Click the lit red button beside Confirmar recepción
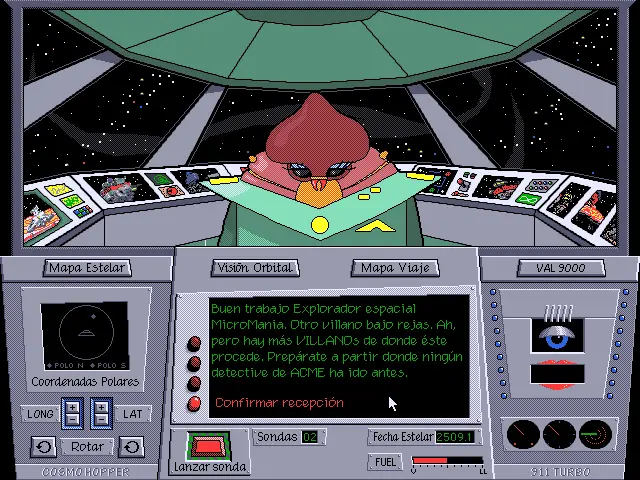This screenshot has height=480, width=640. coord(194,403)
